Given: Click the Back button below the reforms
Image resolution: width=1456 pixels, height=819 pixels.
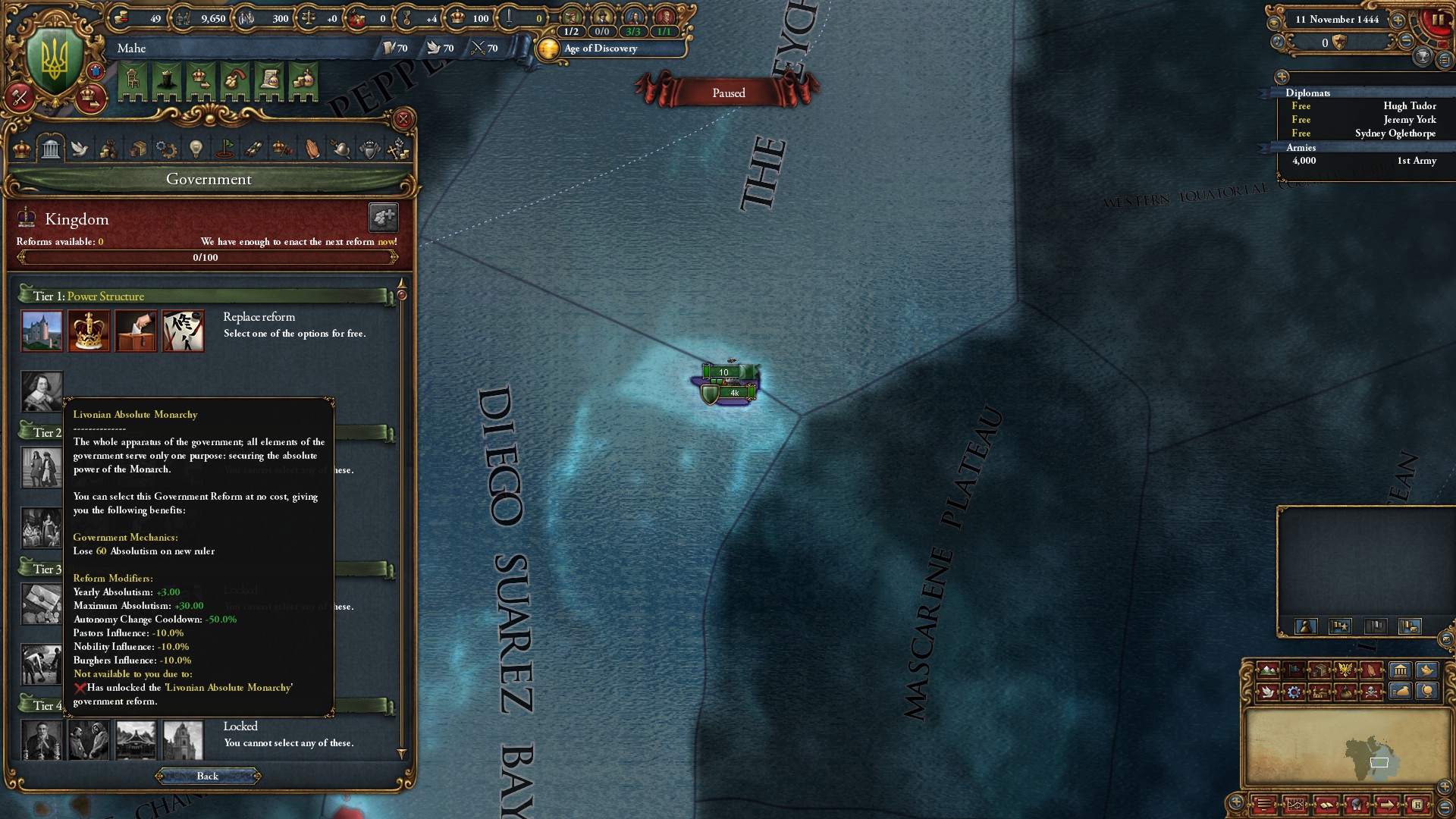Looking at the screenshot, I should [209, 776].
